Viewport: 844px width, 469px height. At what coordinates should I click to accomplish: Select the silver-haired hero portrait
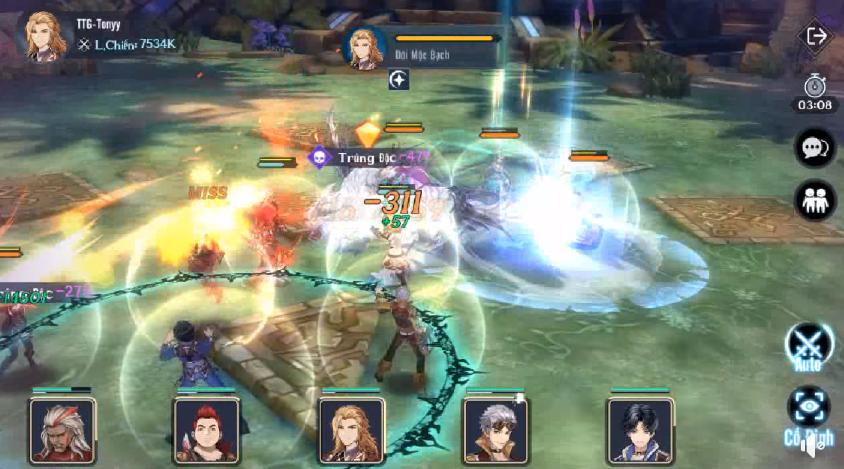496,430
